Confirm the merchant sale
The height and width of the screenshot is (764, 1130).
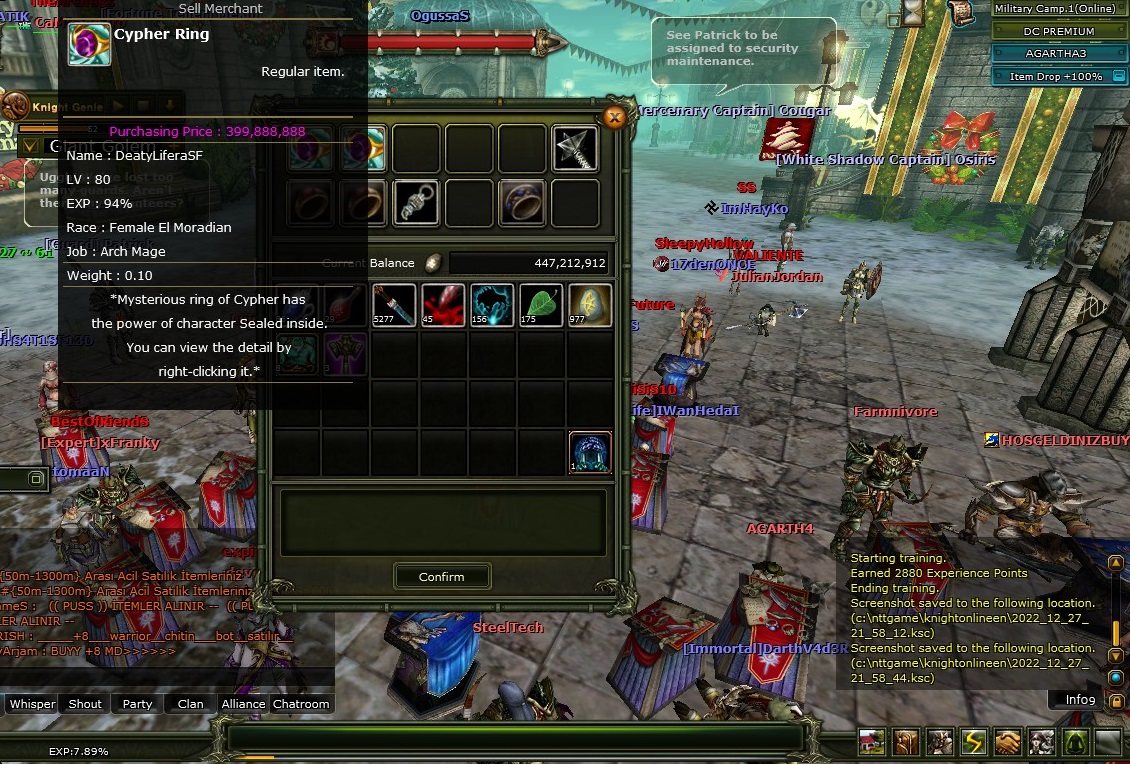[441, 577]
